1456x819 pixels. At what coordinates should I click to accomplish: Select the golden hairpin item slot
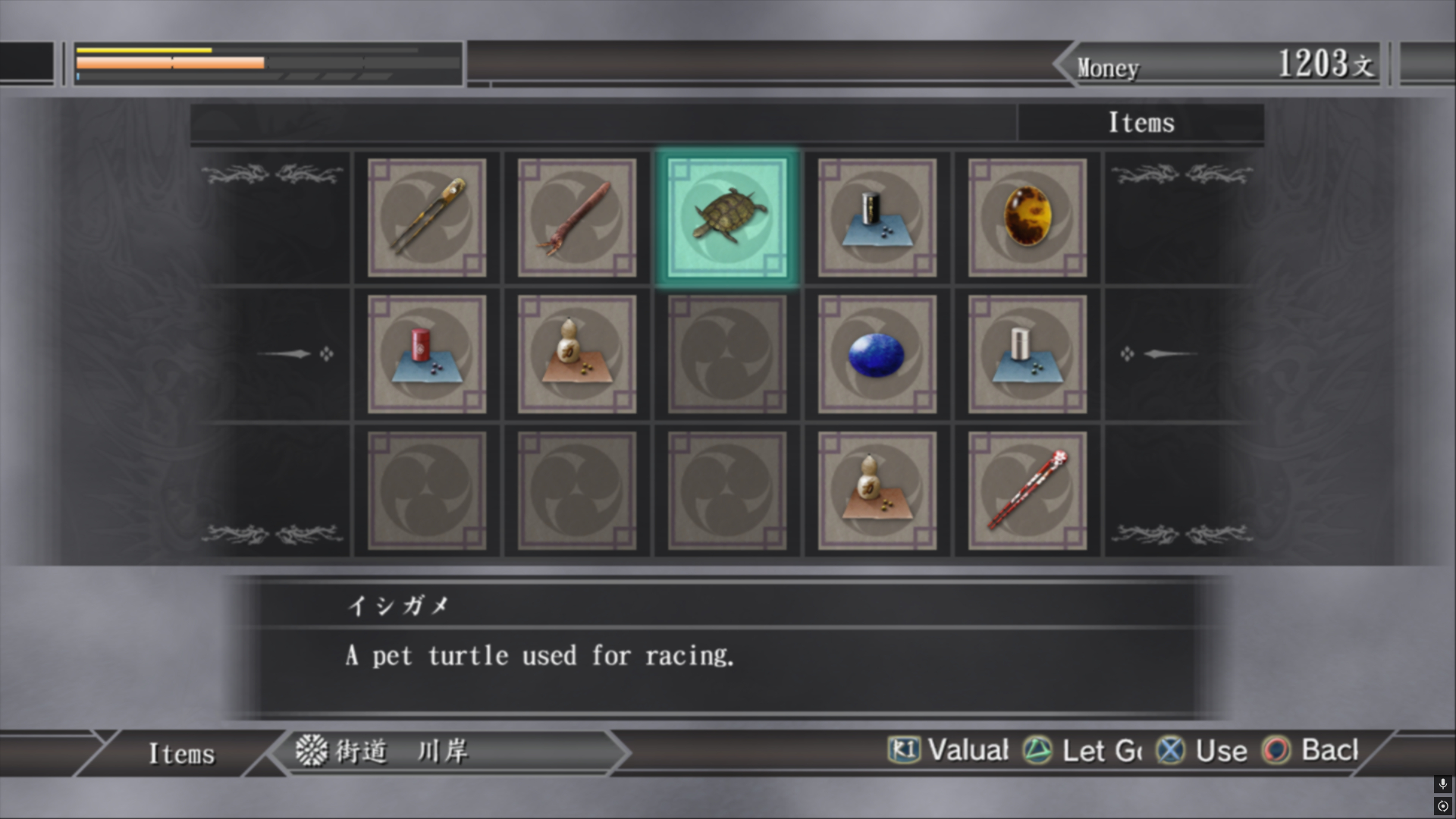point(427,218)
